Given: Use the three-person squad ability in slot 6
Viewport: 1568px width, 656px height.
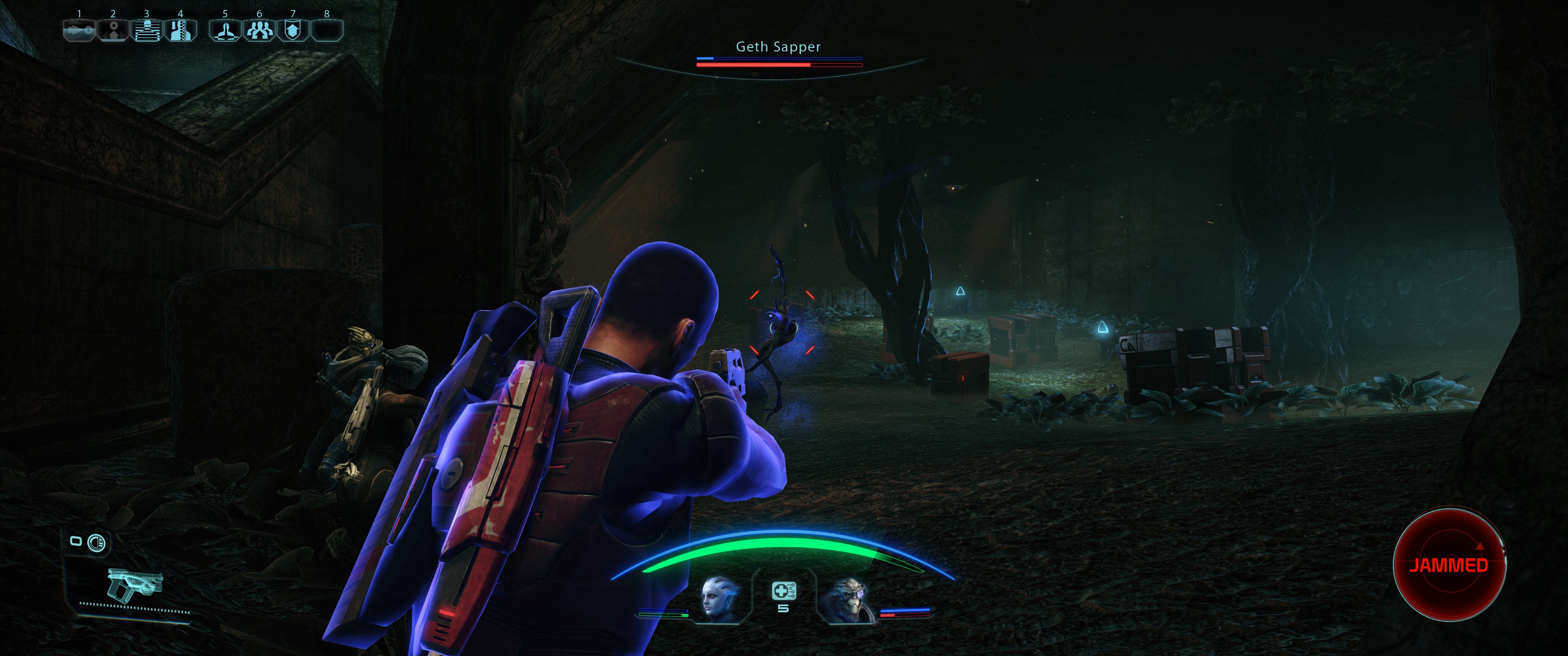Looking at the screenshot, I should click(259, 31).
